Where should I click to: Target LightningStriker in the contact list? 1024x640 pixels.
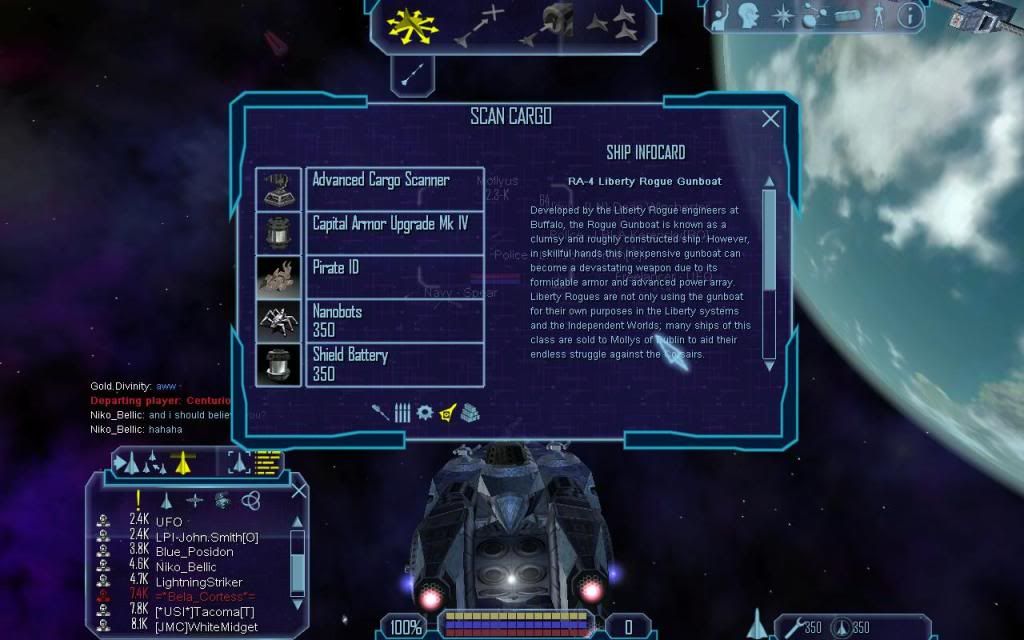coord(198,582)
